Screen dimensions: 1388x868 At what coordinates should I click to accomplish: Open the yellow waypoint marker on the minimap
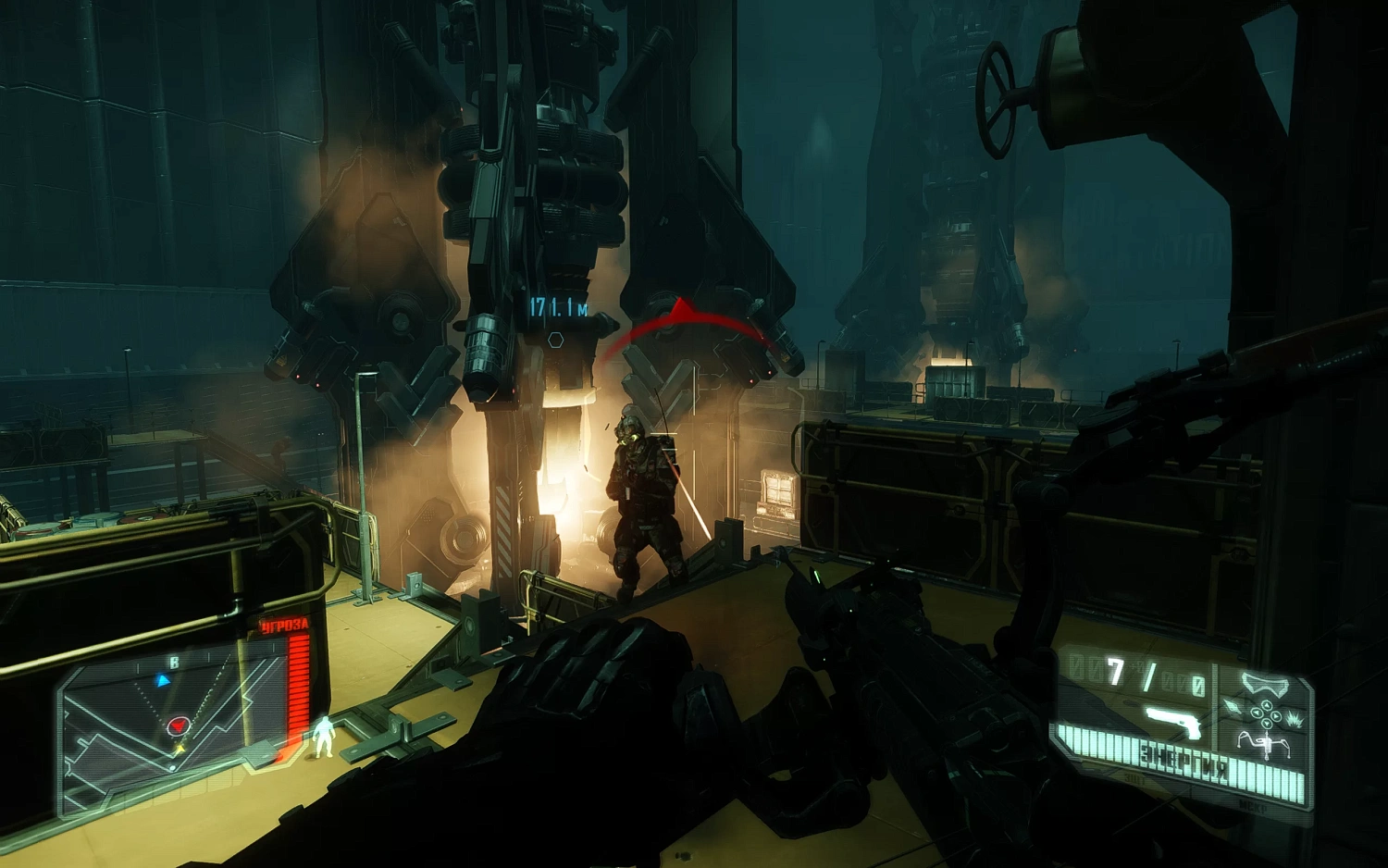click(180, 750)
